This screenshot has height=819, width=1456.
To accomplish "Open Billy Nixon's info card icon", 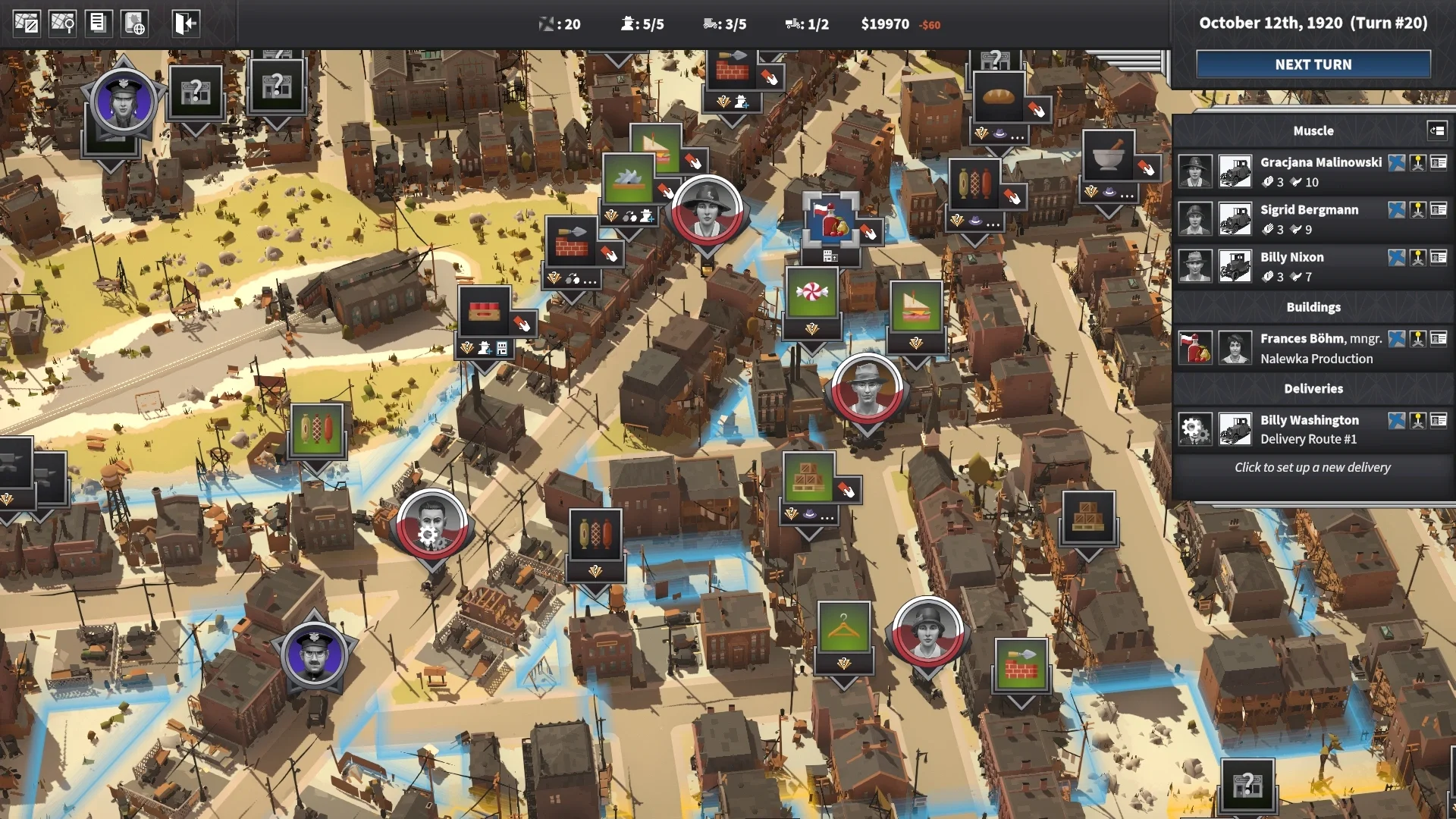I will [1439, 257].
